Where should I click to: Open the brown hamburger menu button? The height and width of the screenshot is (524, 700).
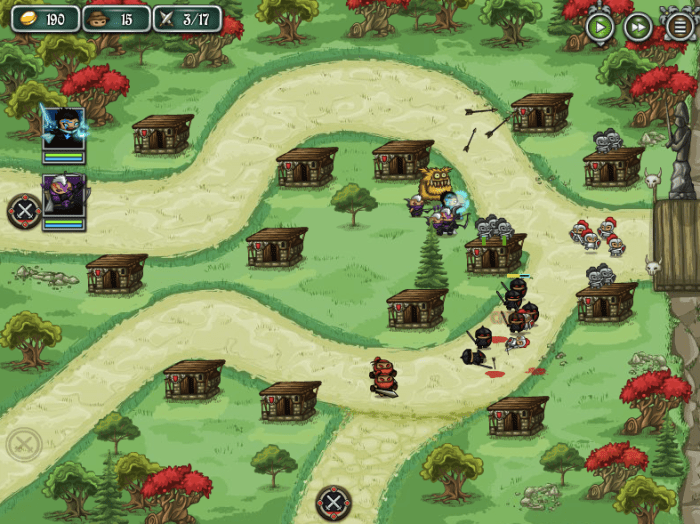tap(679, 26)
